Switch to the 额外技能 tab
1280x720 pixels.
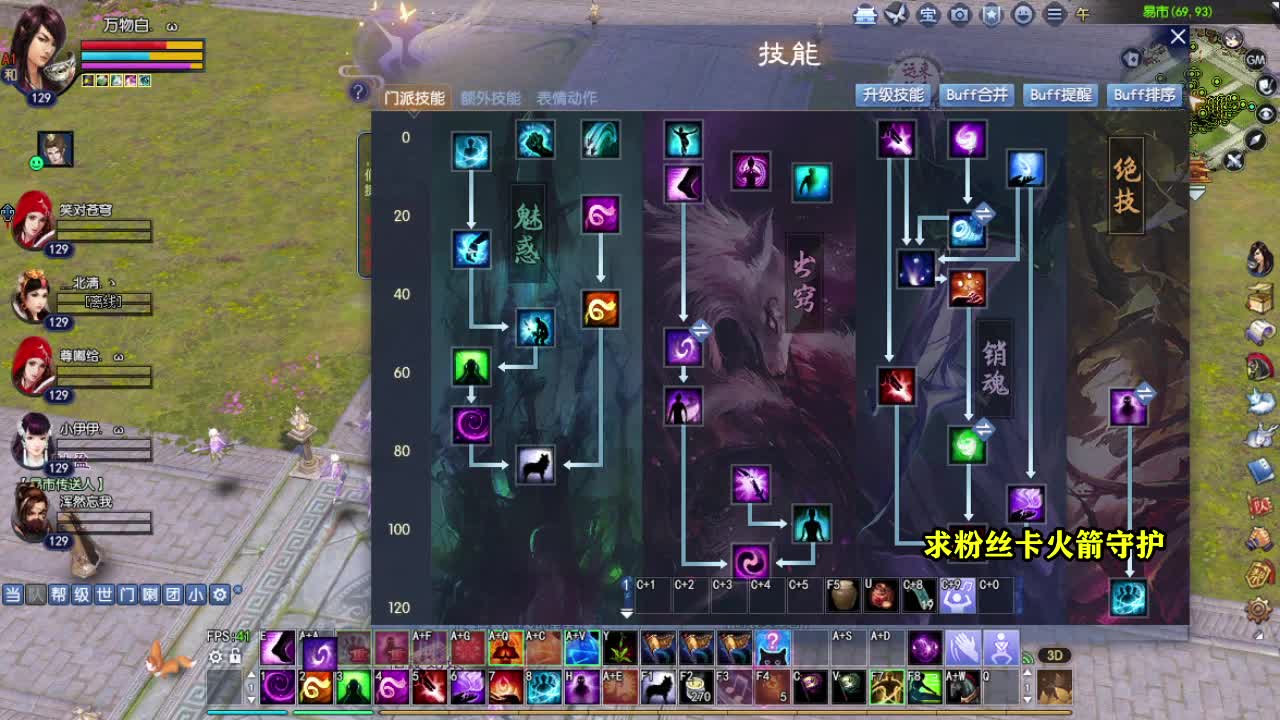(x=490, y=98)
